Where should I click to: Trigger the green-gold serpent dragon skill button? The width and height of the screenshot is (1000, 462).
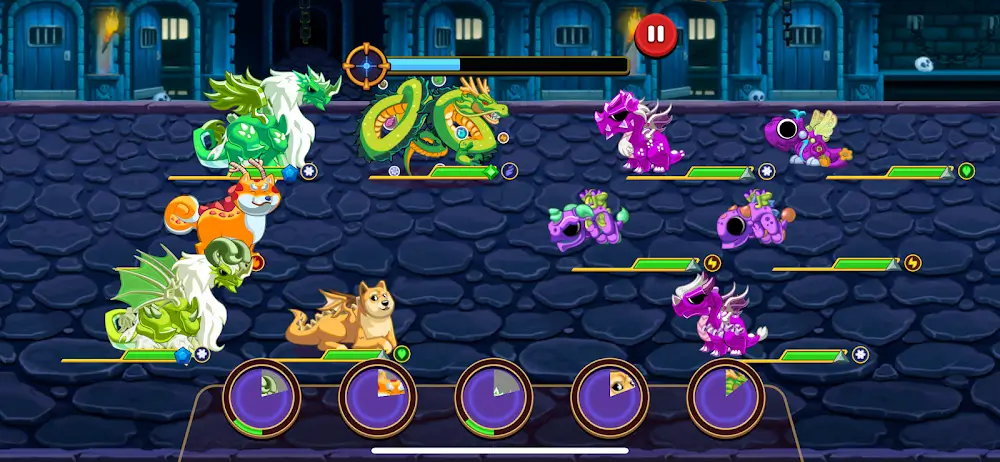(x=726, y=396)
